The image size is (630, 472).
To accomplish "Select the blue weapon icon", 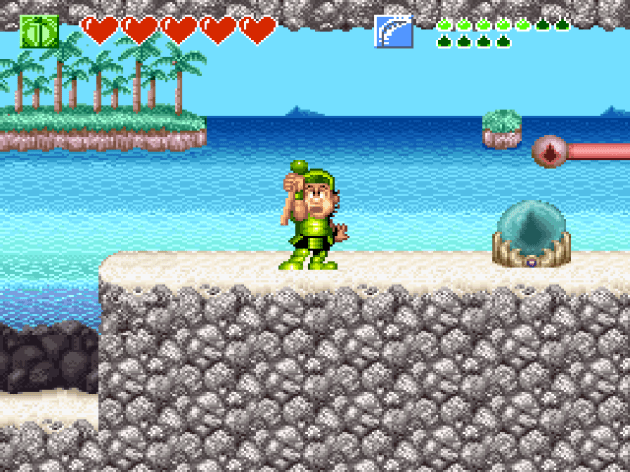I will tap(393, 31).
